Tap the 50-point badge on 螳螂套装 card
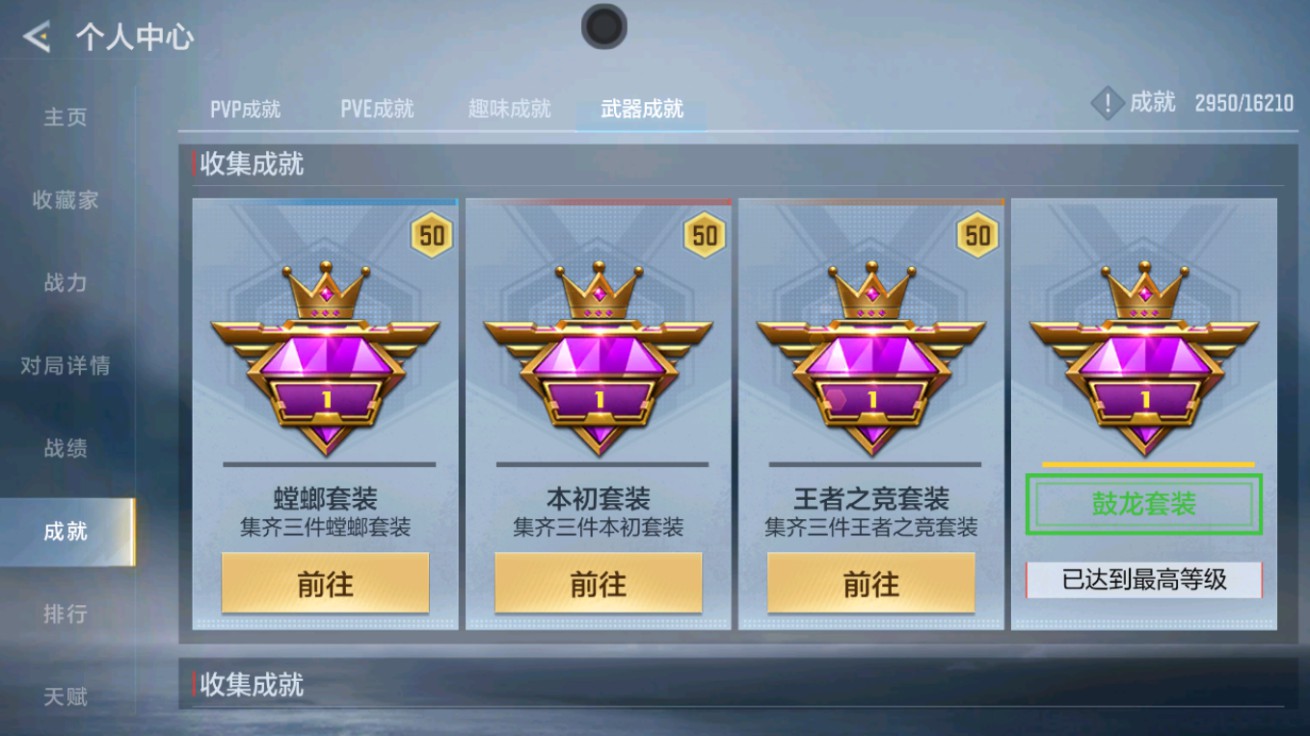Screen dimensions: 1310x736 click(430, 234)
